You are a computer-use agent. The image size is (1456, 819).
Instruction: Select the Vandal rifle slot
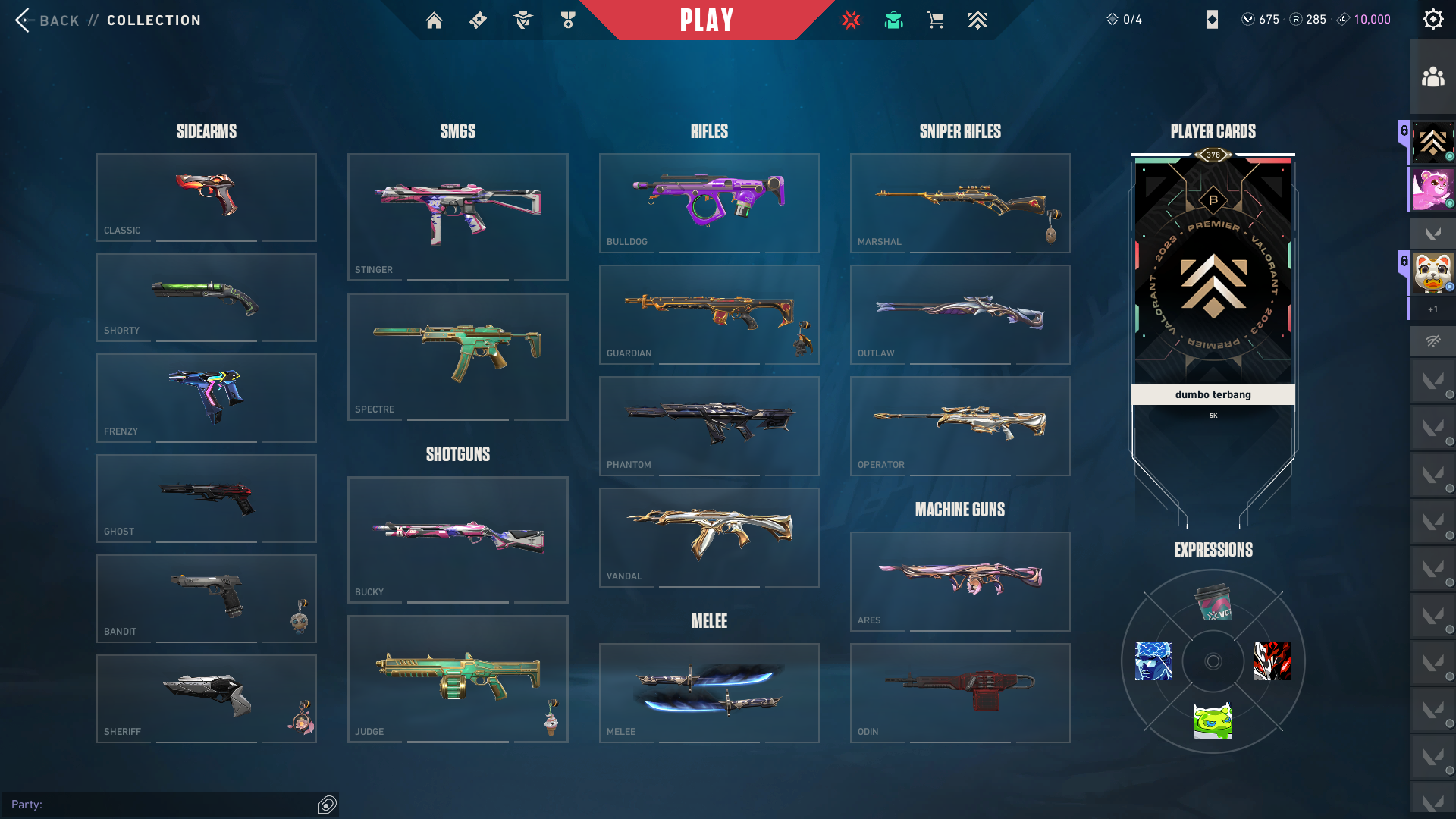pyautogui.click(x=709, y=537)
